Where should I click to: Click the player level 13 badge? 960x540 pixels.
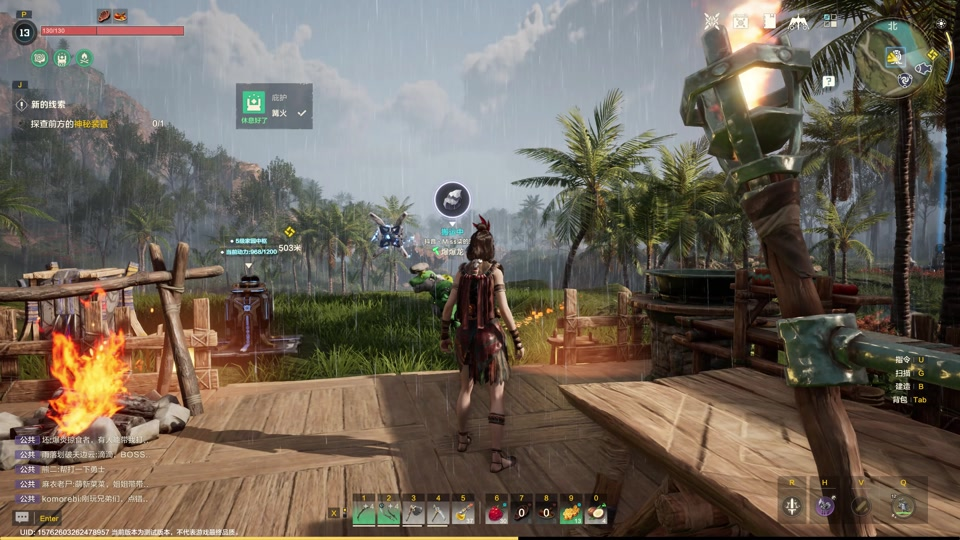click(x=24, y=31)
